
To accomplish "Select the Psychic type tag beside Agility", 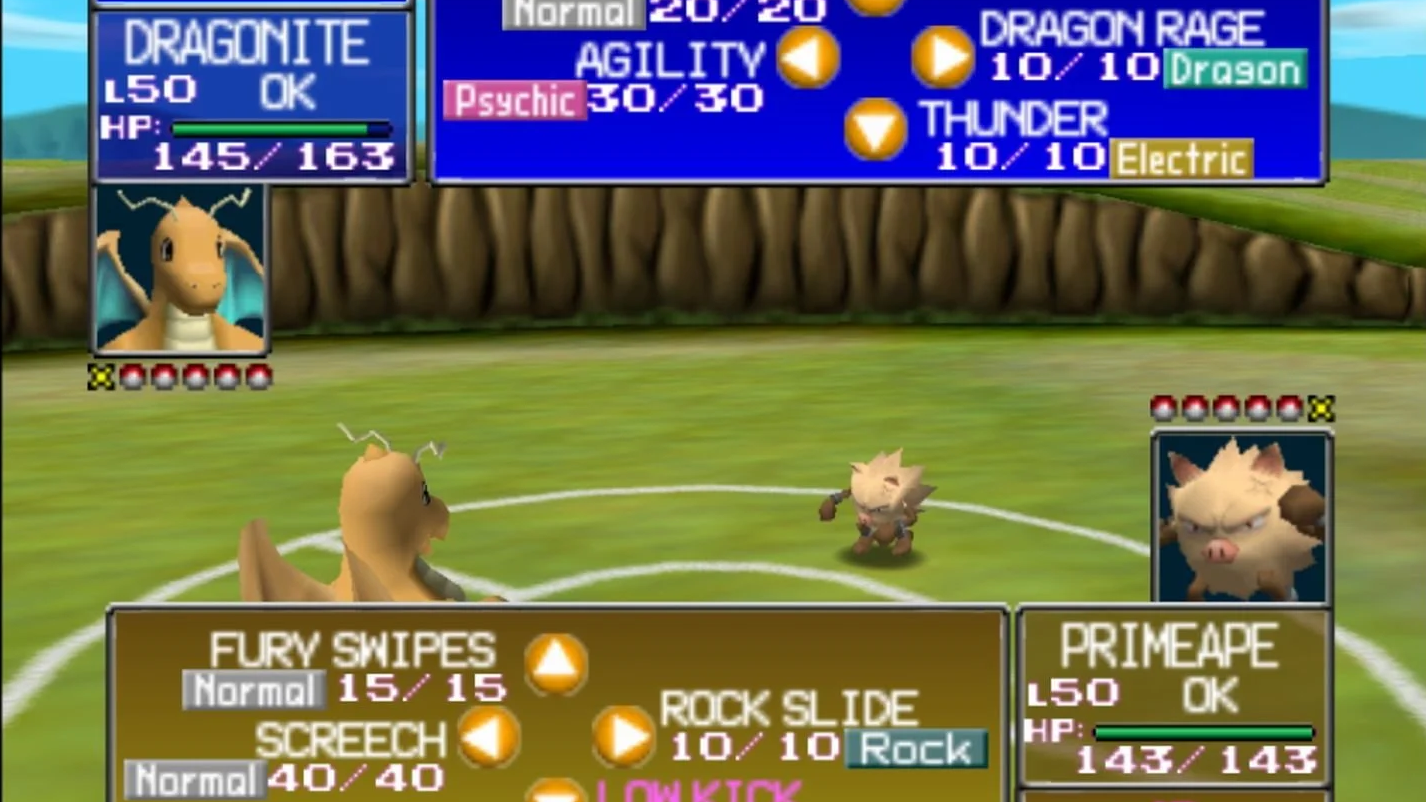I will coord(516,100).
